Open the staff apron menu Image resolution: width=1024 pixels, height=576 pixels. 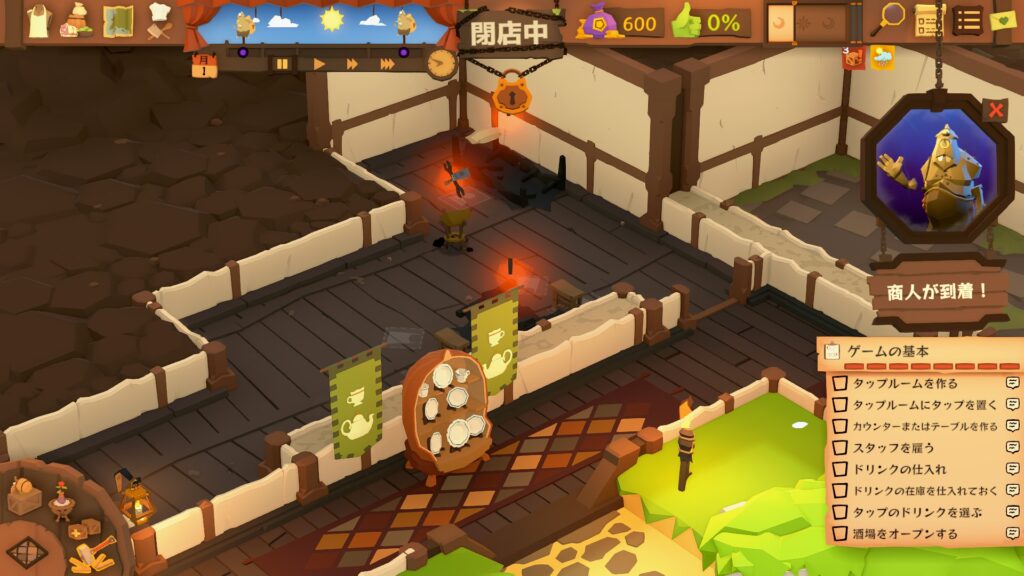click(38, 20)
